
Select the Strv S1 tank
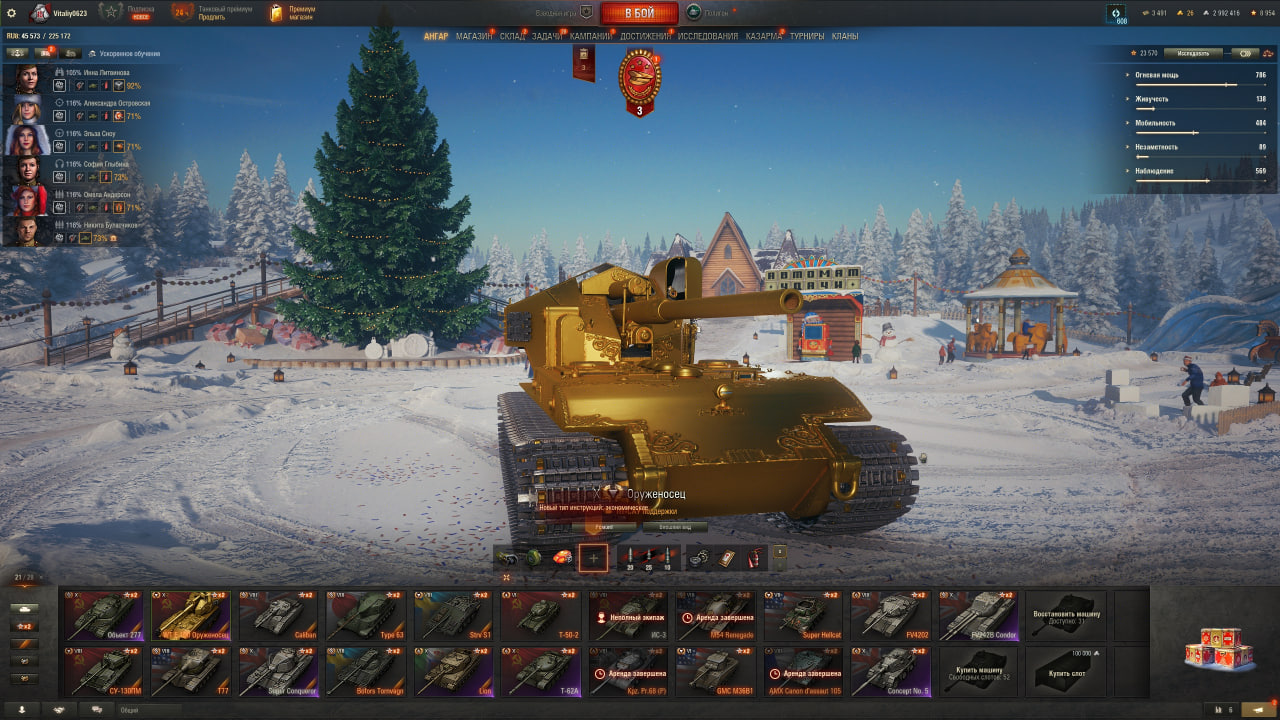click(453, 615)
